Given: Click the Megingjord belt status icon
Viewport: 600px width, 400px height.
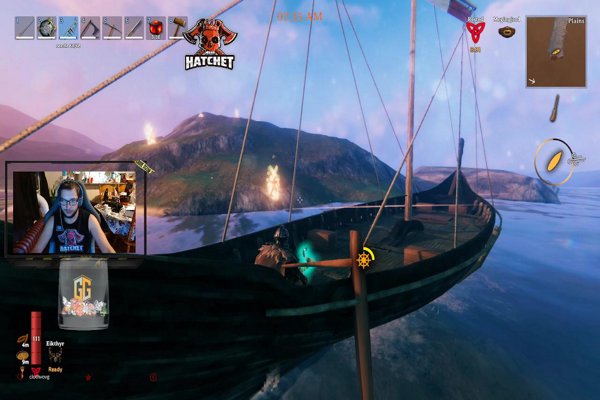Looking at the screenshot, I should (506, 31).
